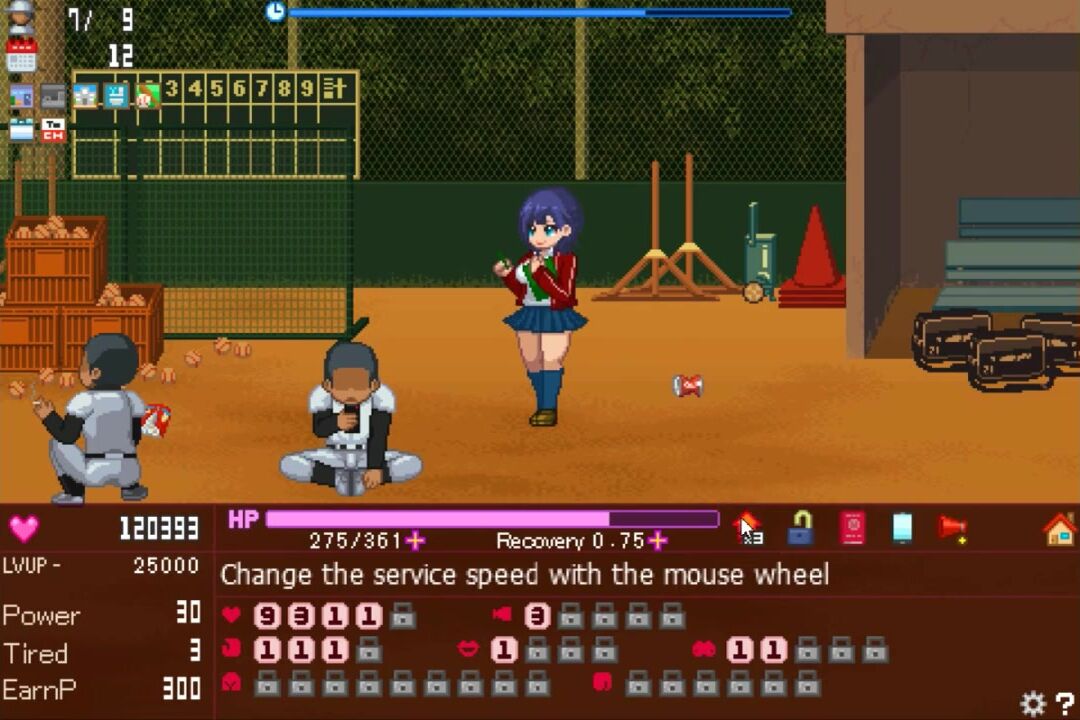Open the TECH icon
Screen dimensions: 1080x720
pyautogui.click(x=53, y=129)
